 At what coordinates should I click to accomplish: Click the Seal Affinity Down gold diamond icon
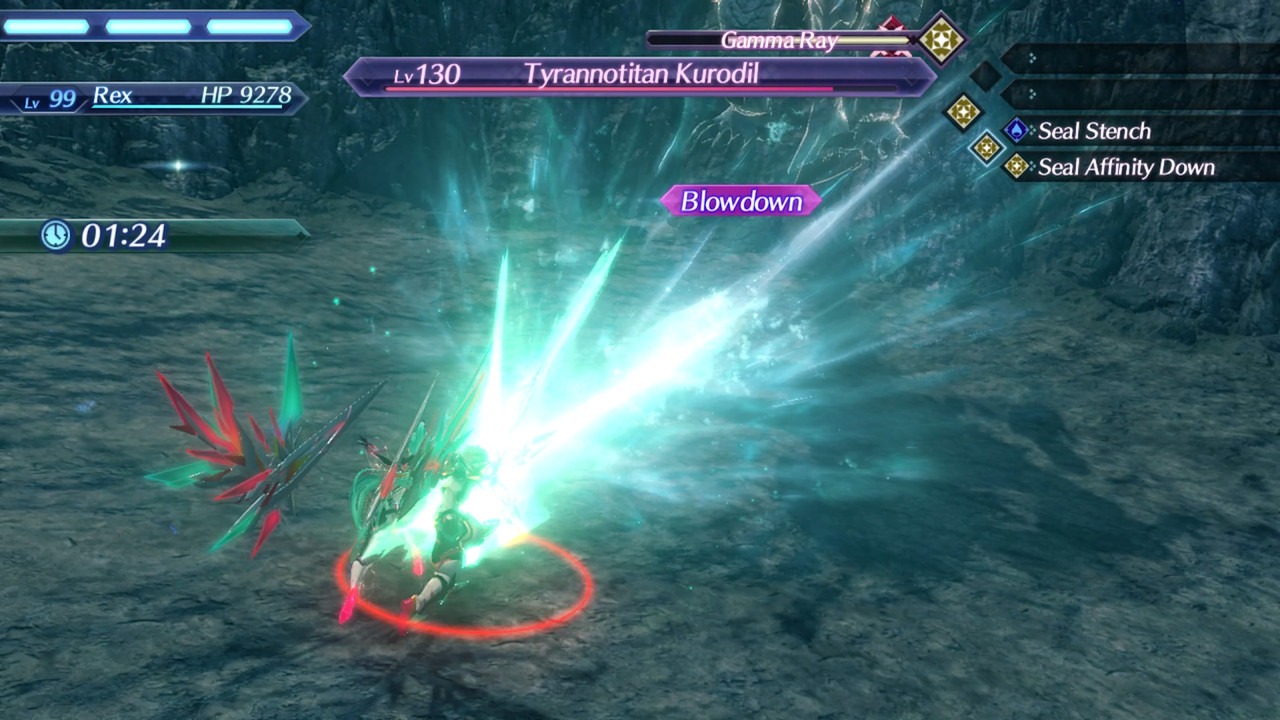click(x=1017, y=167)
